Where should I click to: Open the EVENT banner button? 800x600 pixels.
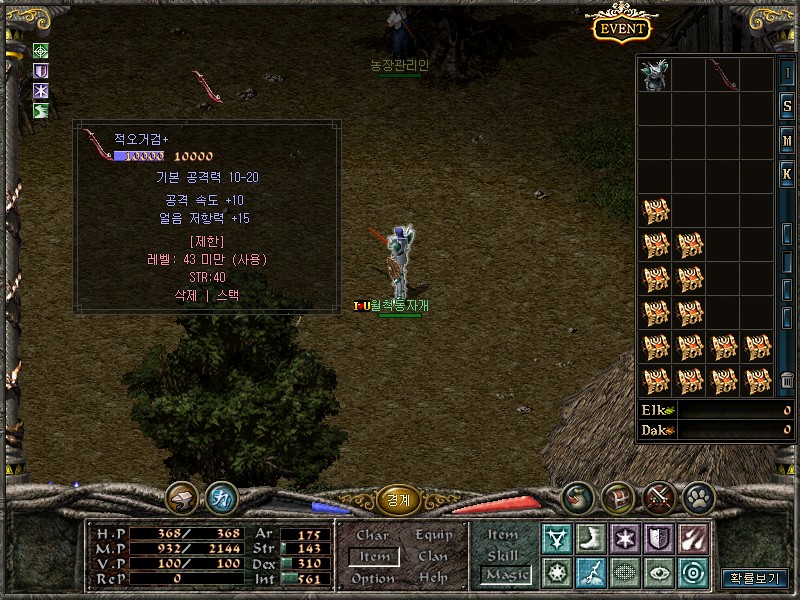pyautogui.click(x=621, y=29)
